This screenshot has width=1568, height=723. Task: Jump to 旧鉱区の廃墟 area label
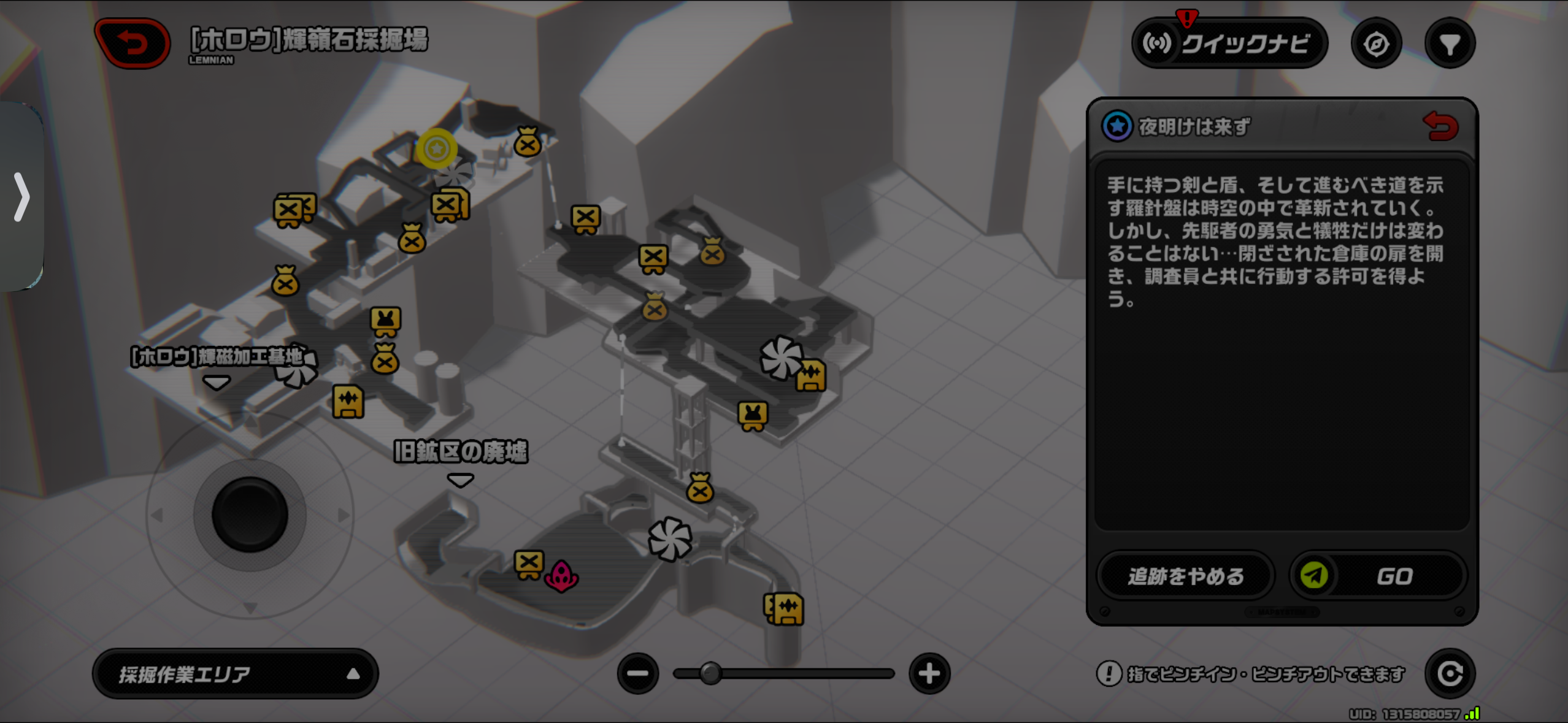point(460,453)
